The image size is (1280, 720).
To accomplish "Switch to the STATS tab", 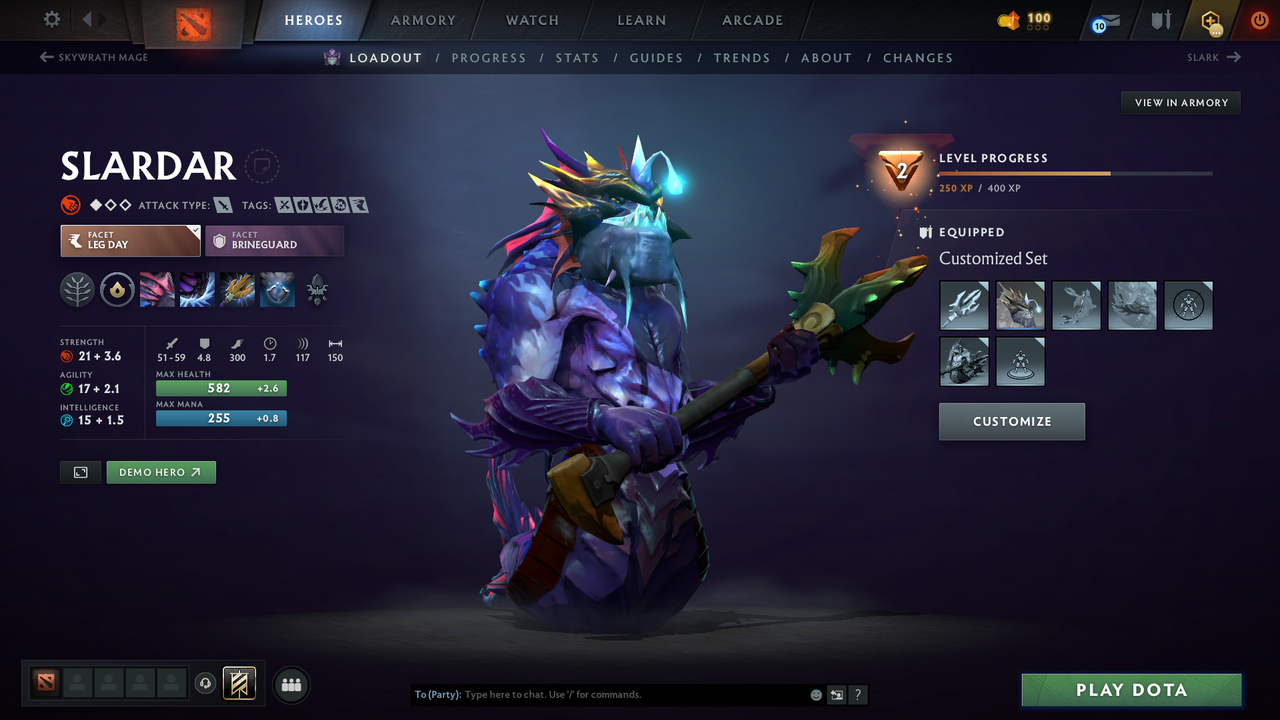I will coord(577,57).
